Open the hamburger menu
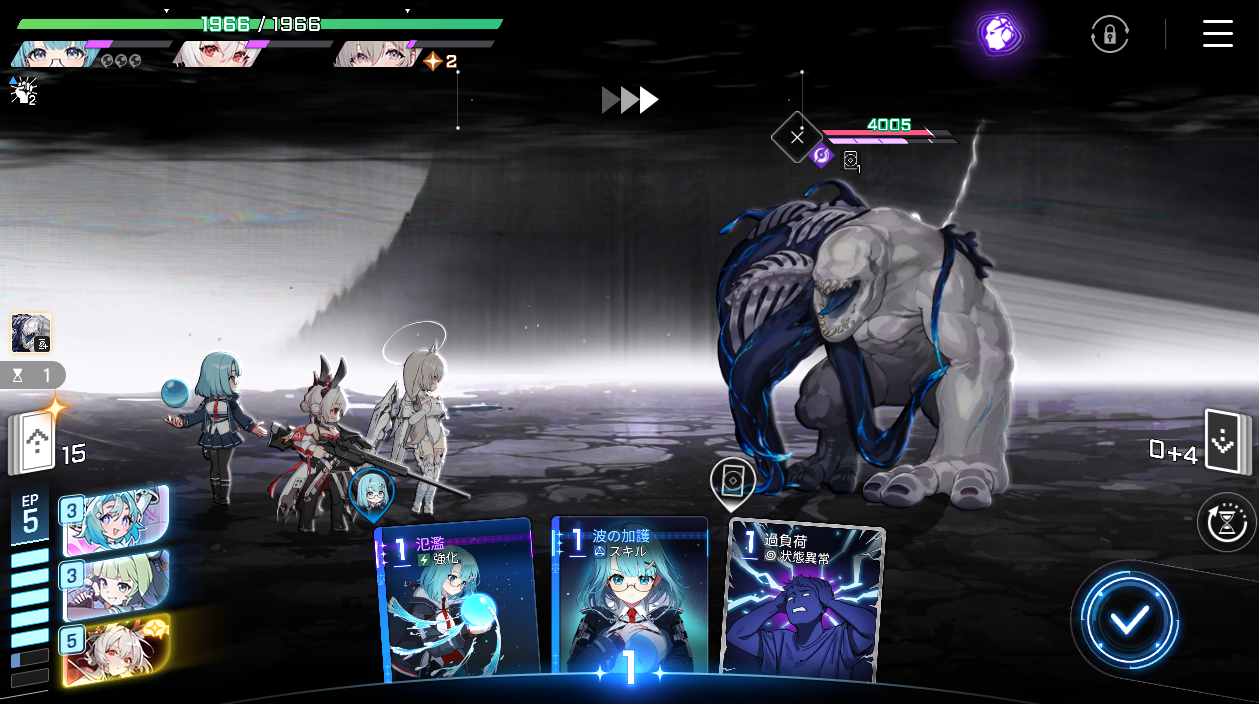The width and height of the screenshot is (1259, 704). 1217,34
